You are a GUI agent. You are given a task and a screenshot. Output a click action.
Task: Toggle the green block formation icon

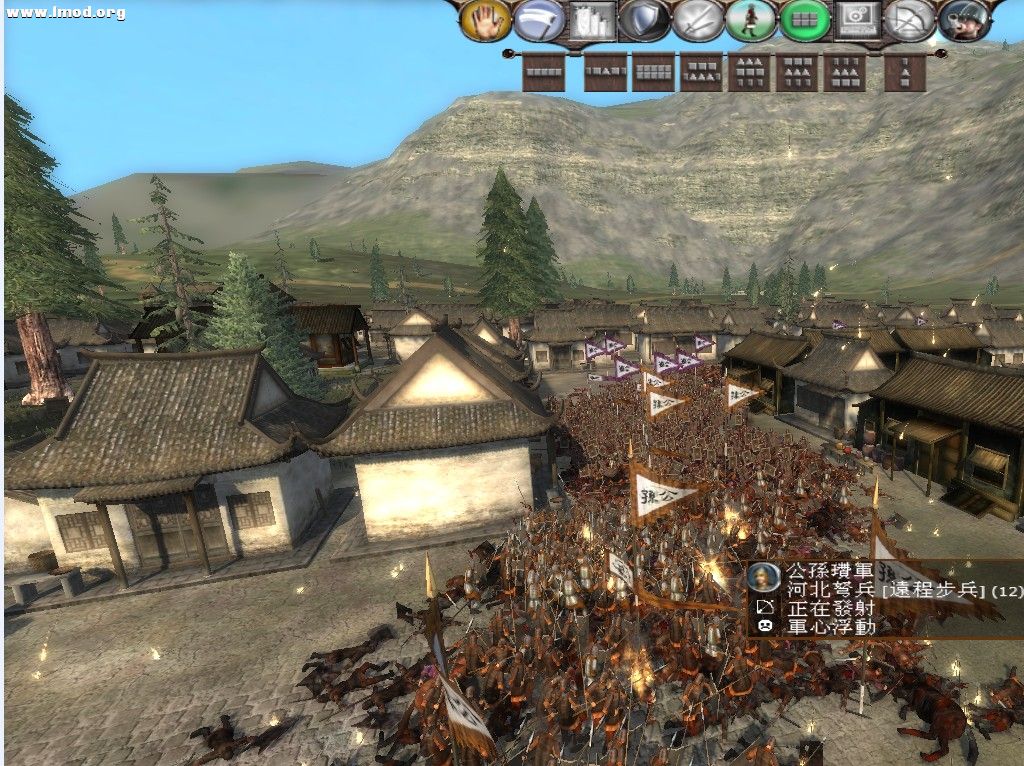(804, 21)
